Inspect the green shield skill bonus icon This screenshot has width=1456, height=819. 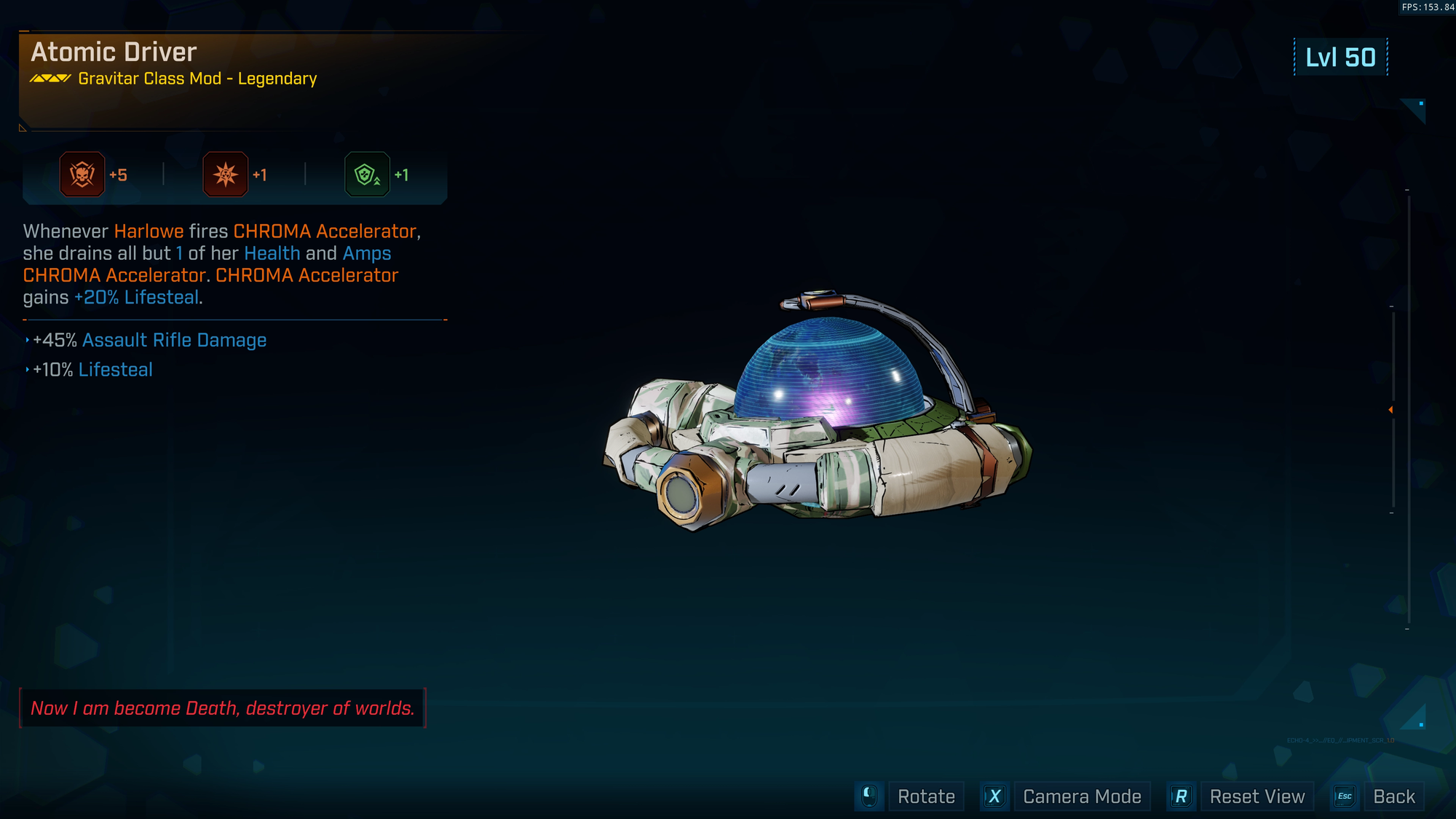click(367, 175)
